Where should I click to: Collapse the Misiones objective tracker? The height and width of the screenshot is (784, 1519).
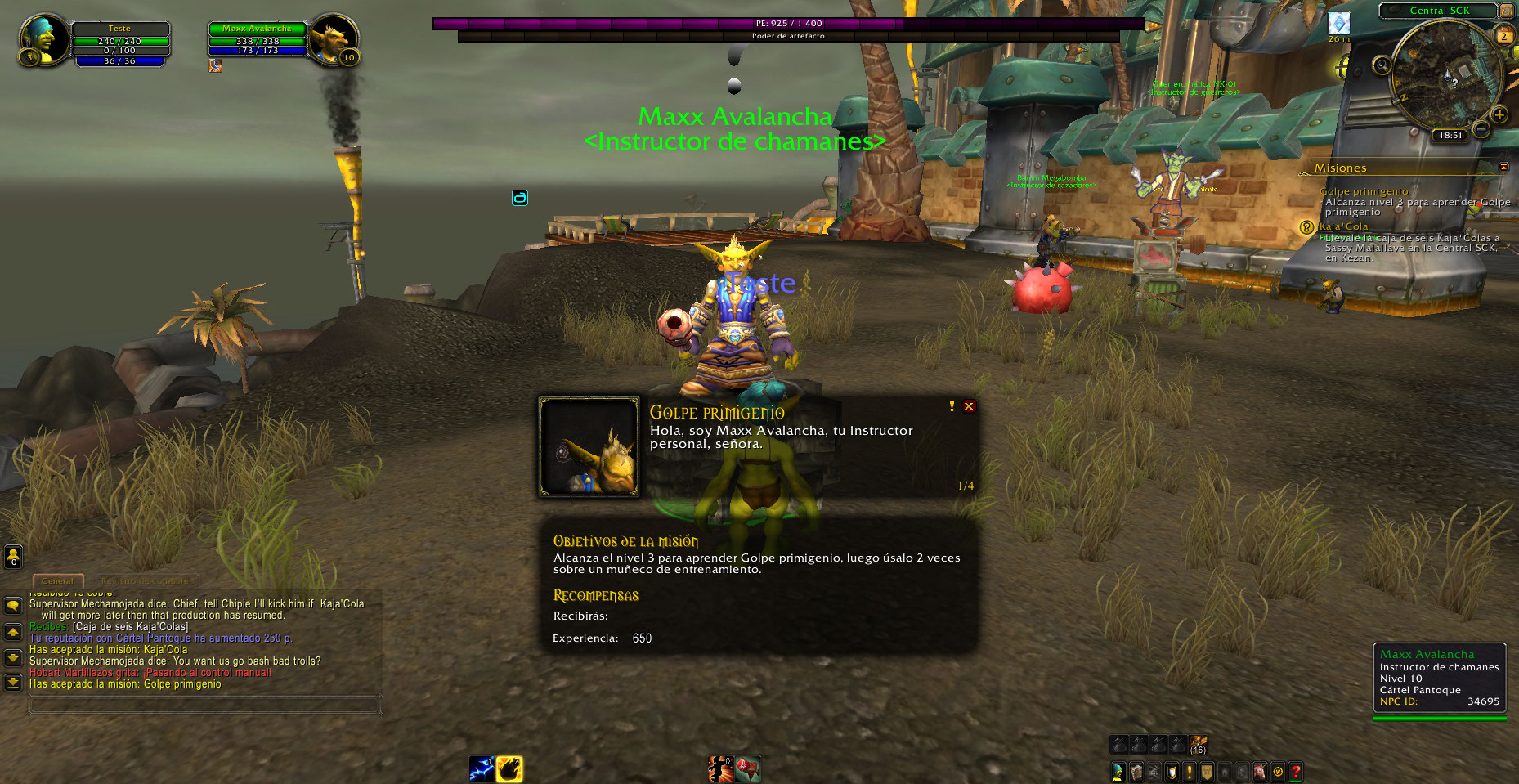pos(1503,167)
